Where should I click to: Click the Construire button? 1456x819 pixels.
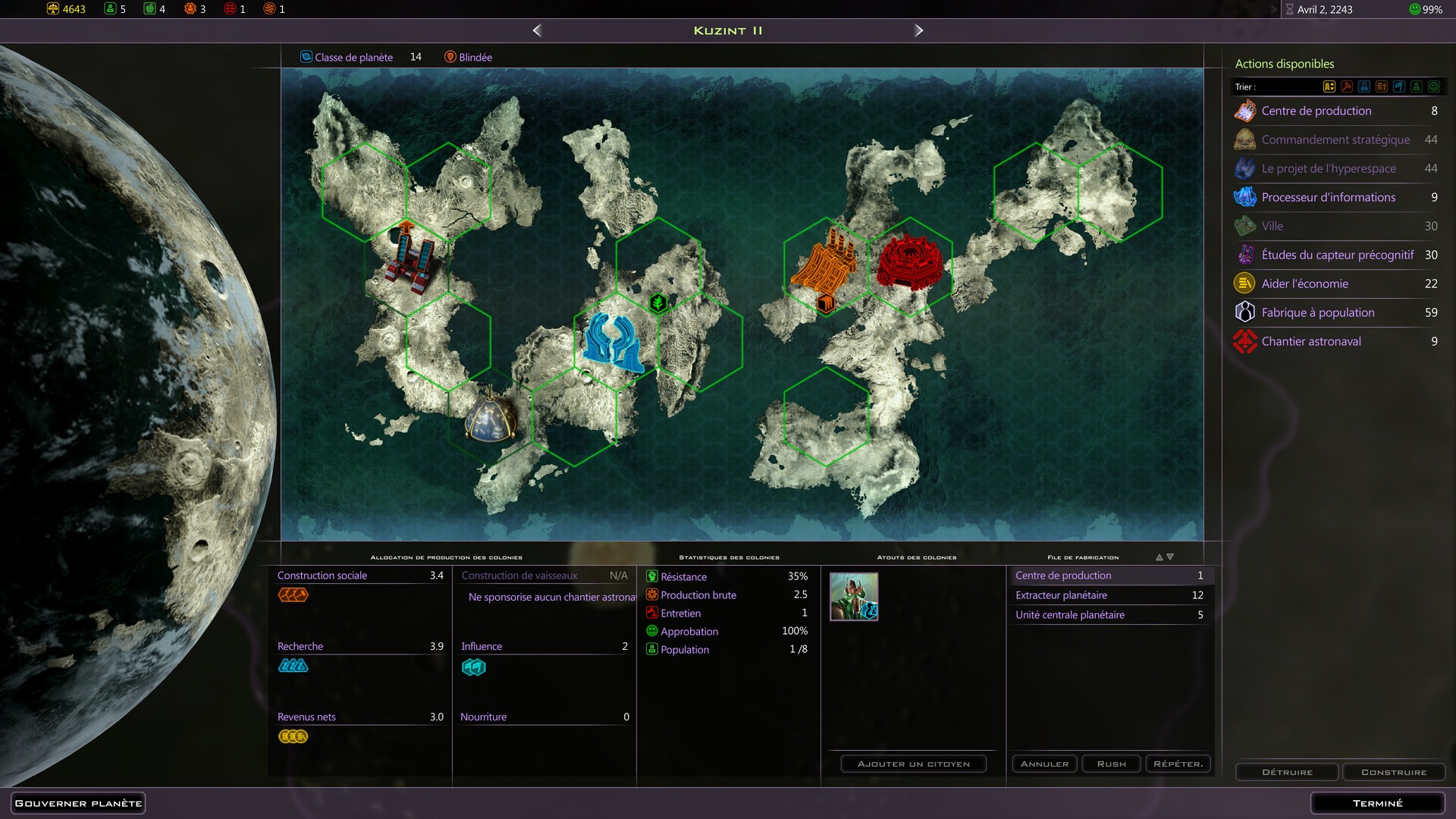point(1393,772)
